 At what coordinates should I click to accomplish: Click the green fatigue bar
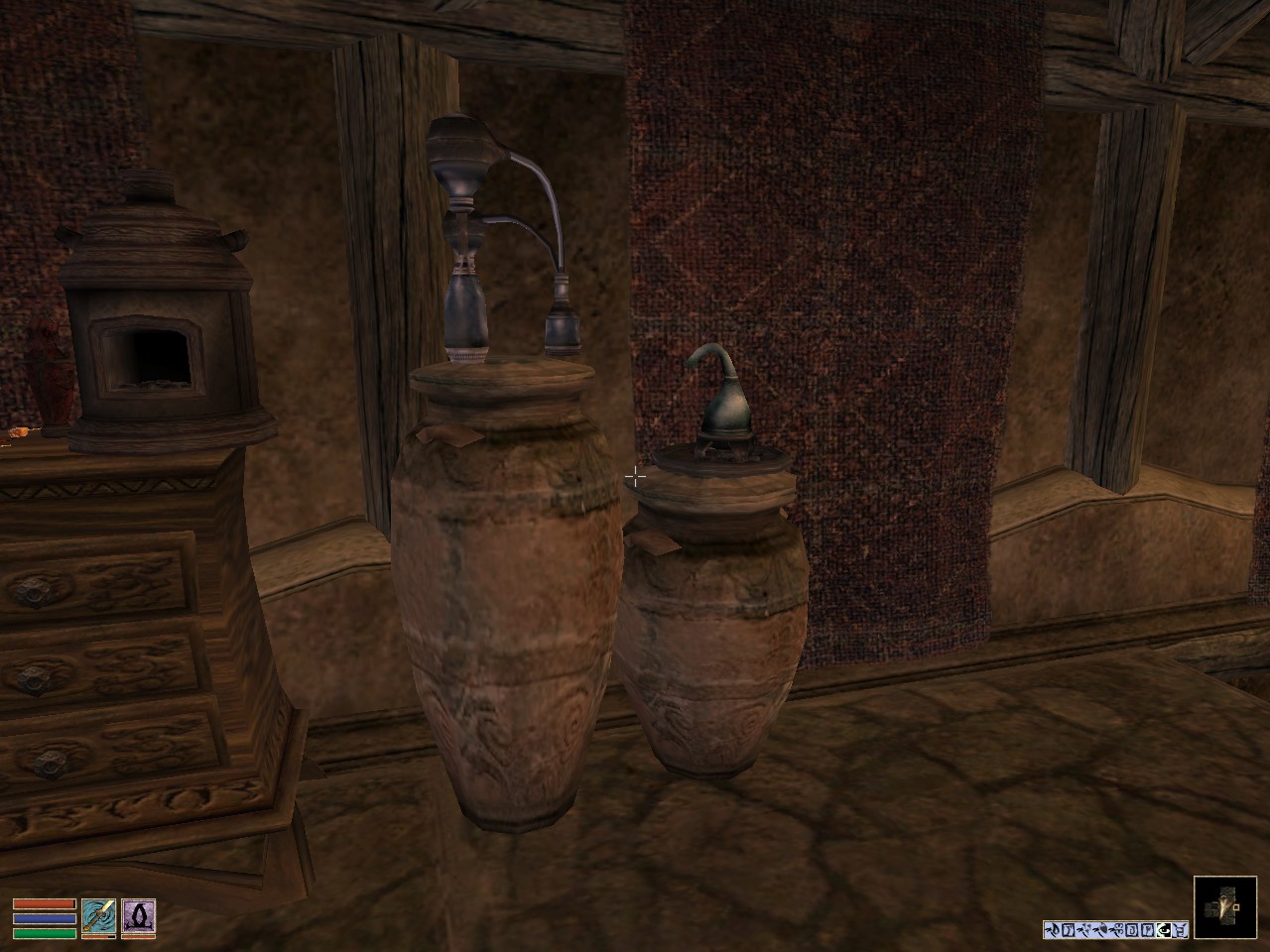click(x=44, y=932)
